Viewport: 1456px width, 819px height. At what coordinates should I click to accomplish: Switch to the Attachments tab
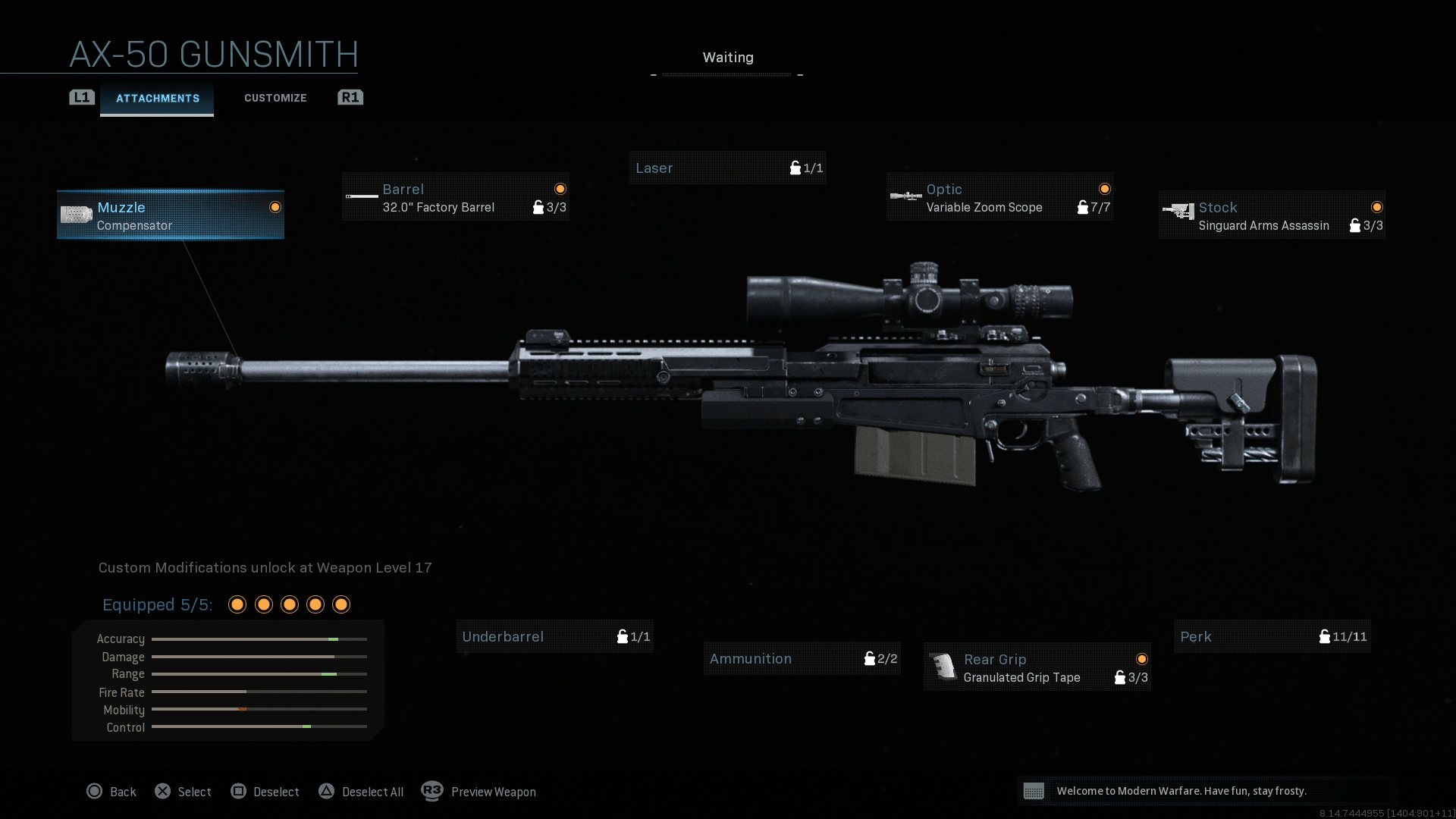tap(157, 98)
